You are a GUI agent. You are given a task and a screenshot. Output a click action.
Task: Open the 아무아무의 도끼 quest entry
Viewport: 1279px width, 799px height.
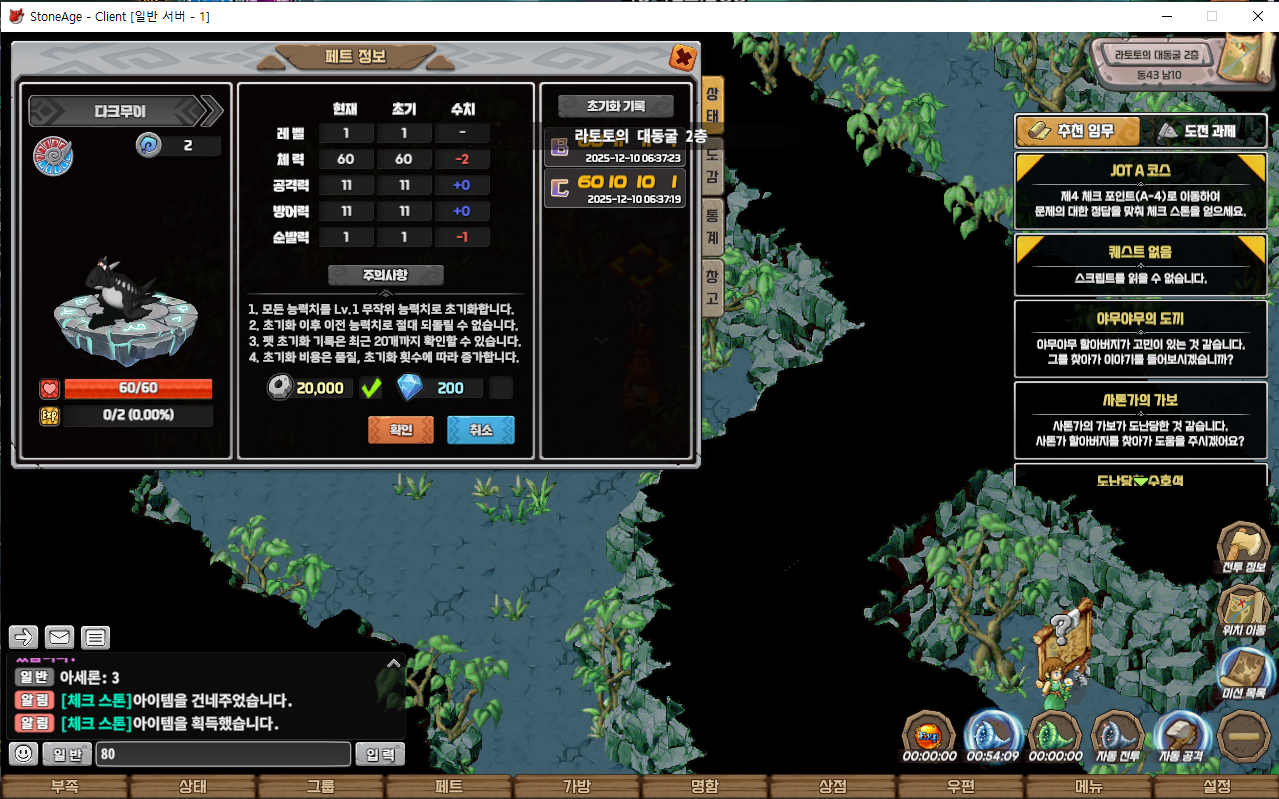pos(1140,338)
